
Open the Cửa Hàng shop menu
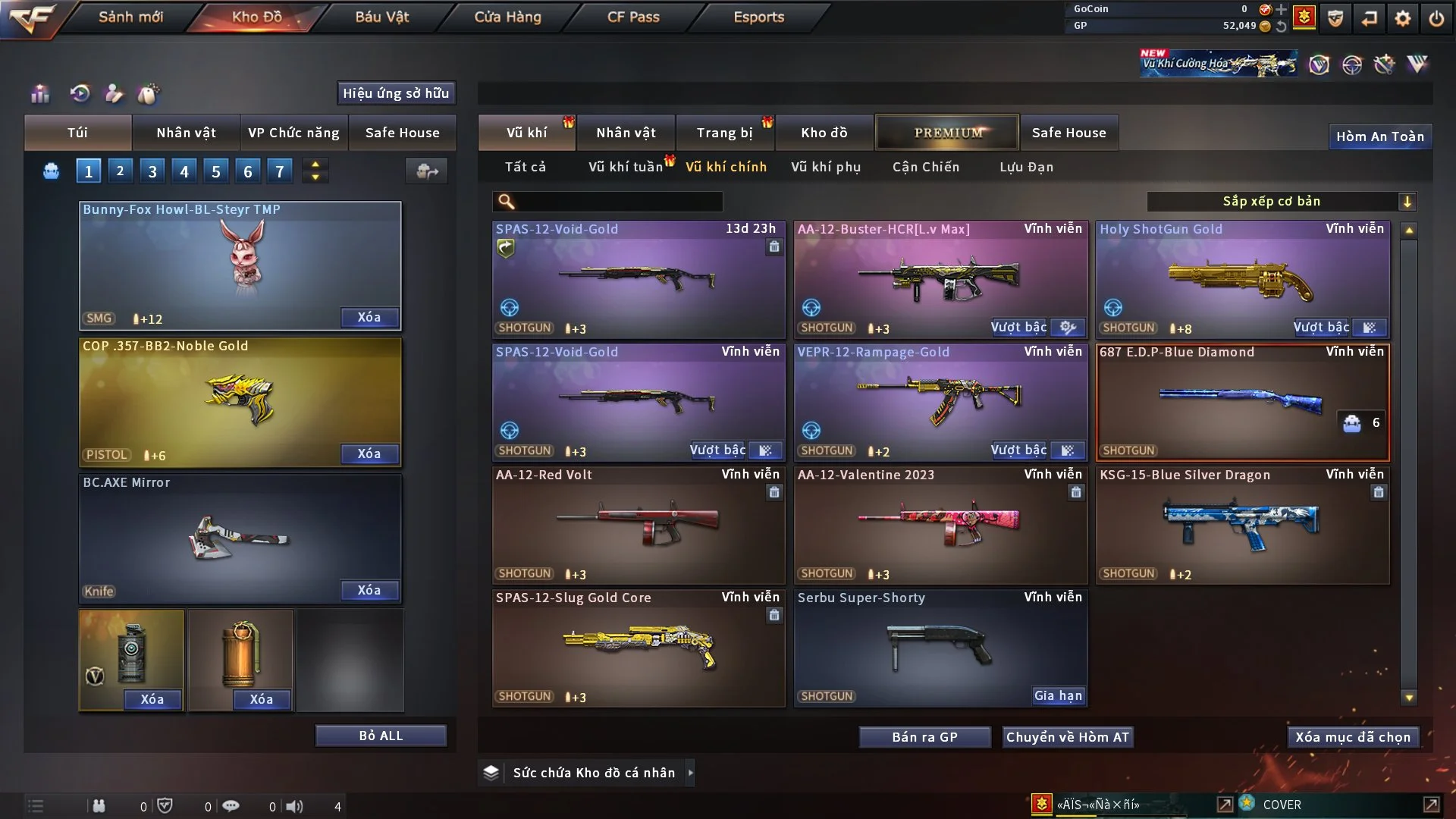coord(507,17)
